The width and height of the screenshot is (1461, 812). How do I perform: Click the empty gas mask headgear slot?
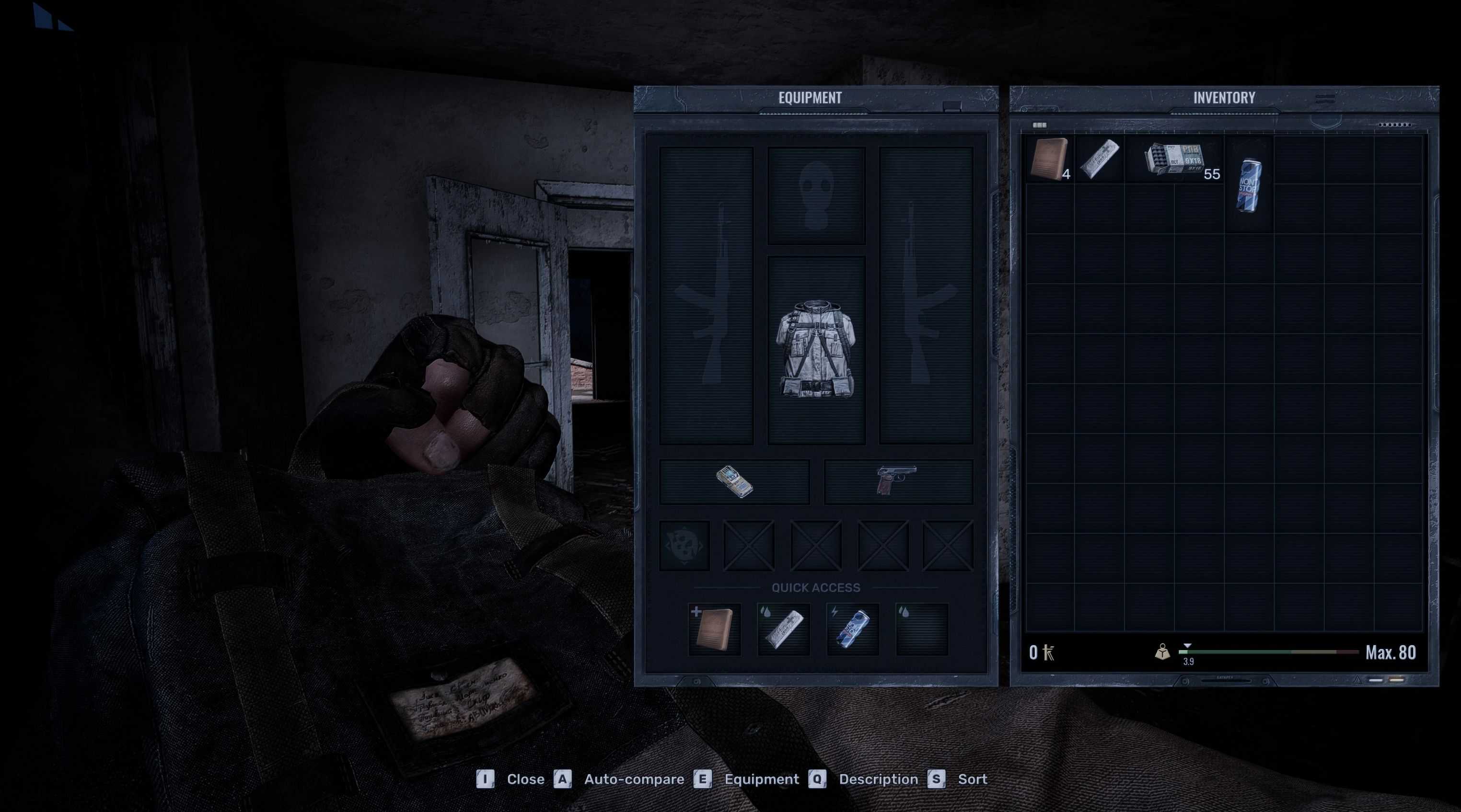(816, 195)
